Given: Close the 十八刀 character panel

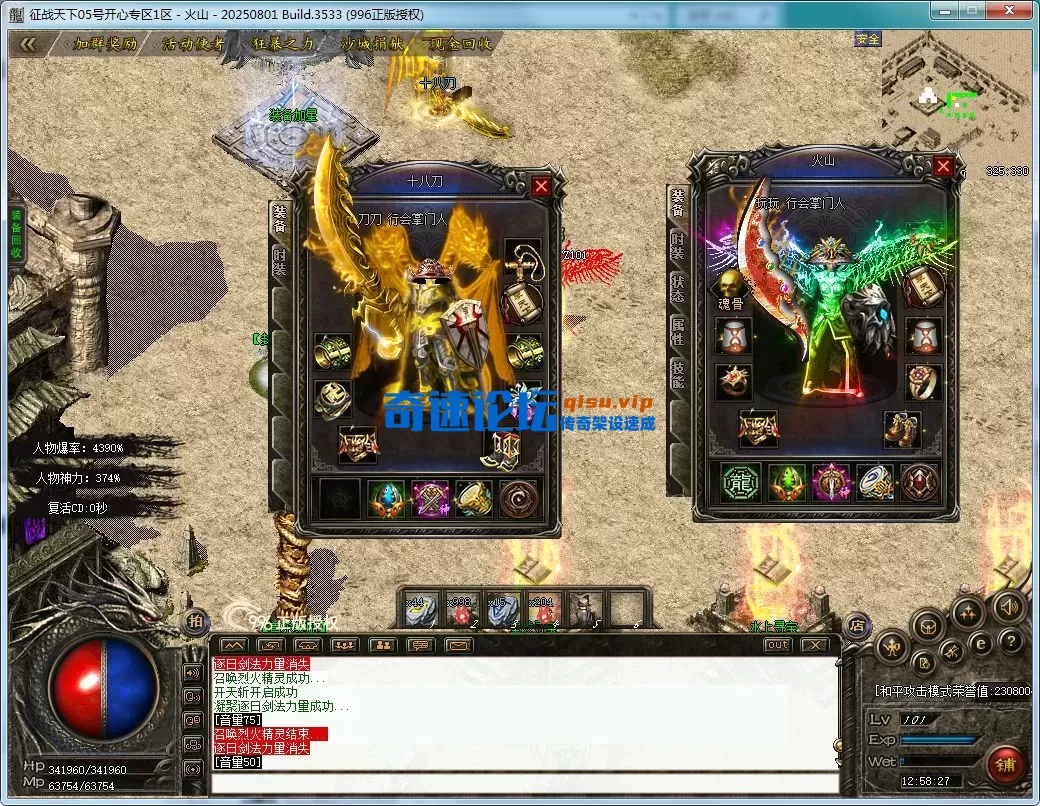Looking at the screenshot, I should (541, 185).
